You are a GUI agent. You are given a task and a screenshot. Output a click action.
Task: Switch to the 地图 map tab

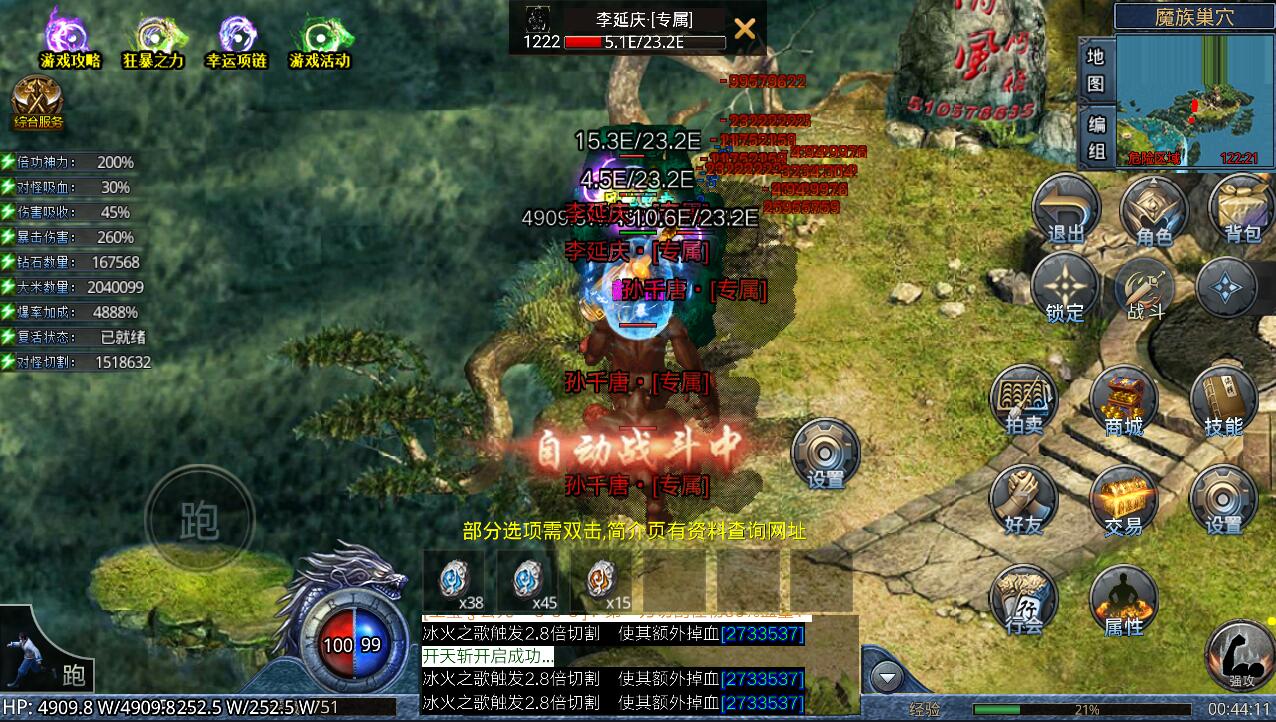[1096, 69]
